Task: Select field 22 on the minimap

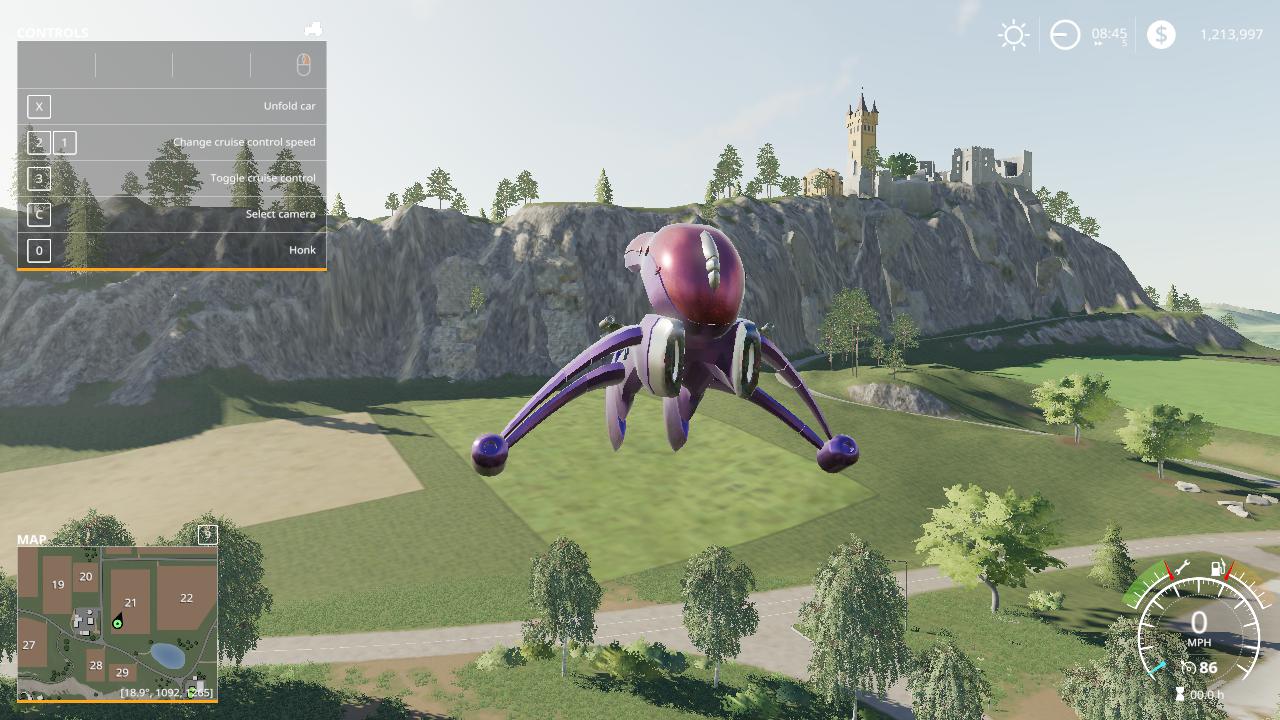Action: pyautogui.click(x=186, y=598)
